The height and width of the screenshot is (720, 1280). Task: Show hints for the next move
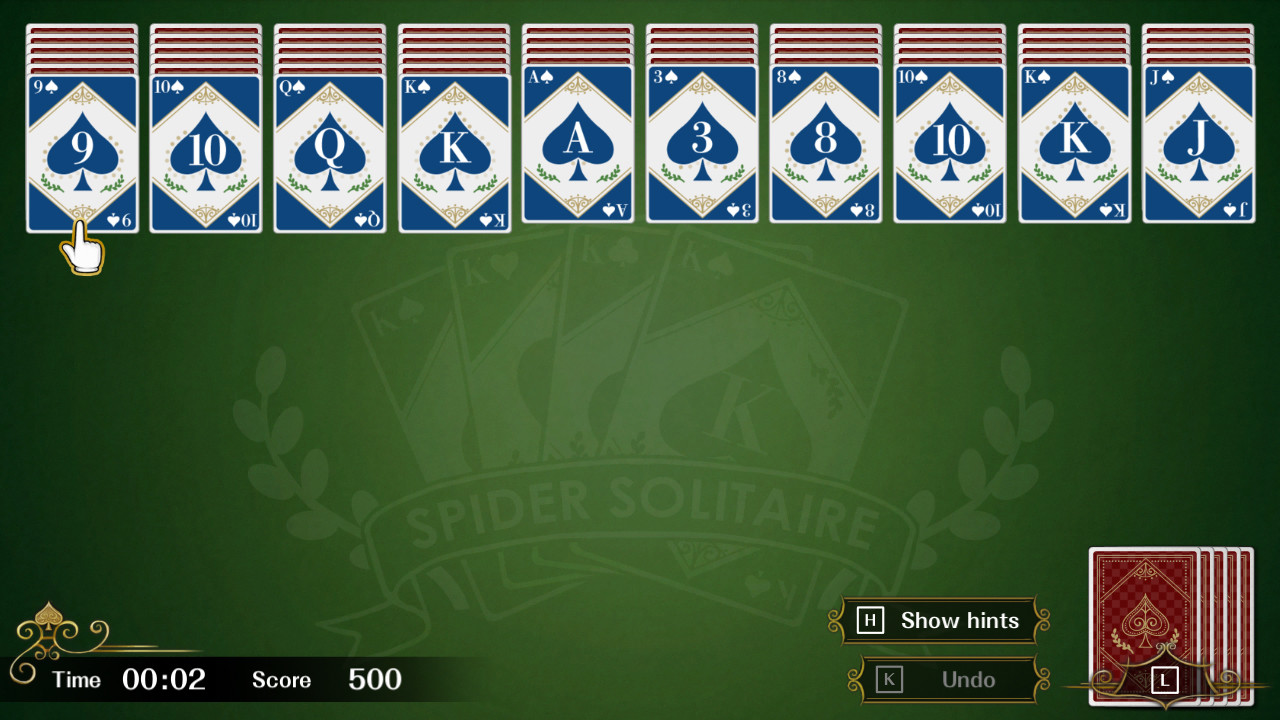click(x=940, y=620)
